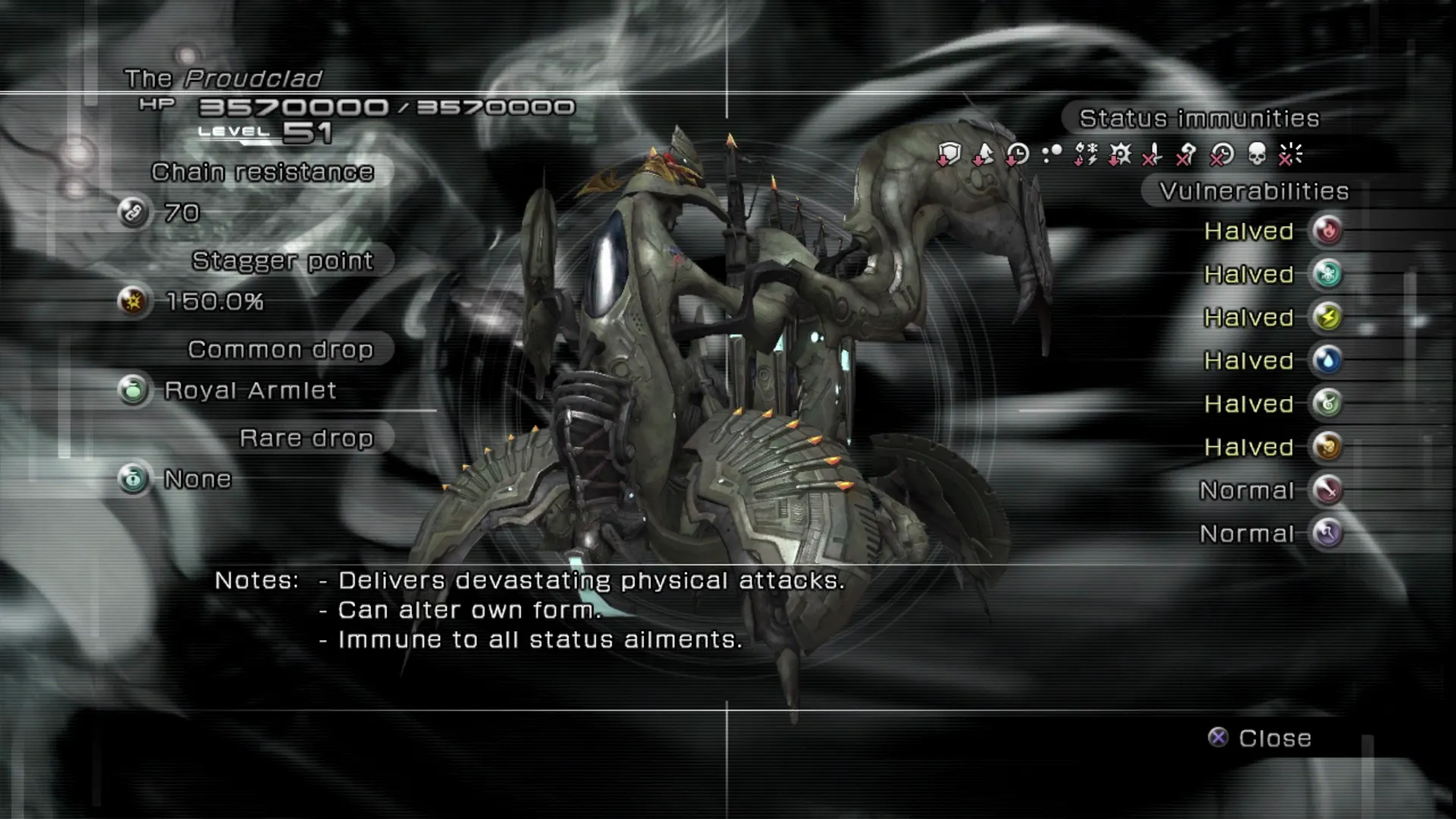
Task: Select the Close option
Action: (x=1260, y=738)
